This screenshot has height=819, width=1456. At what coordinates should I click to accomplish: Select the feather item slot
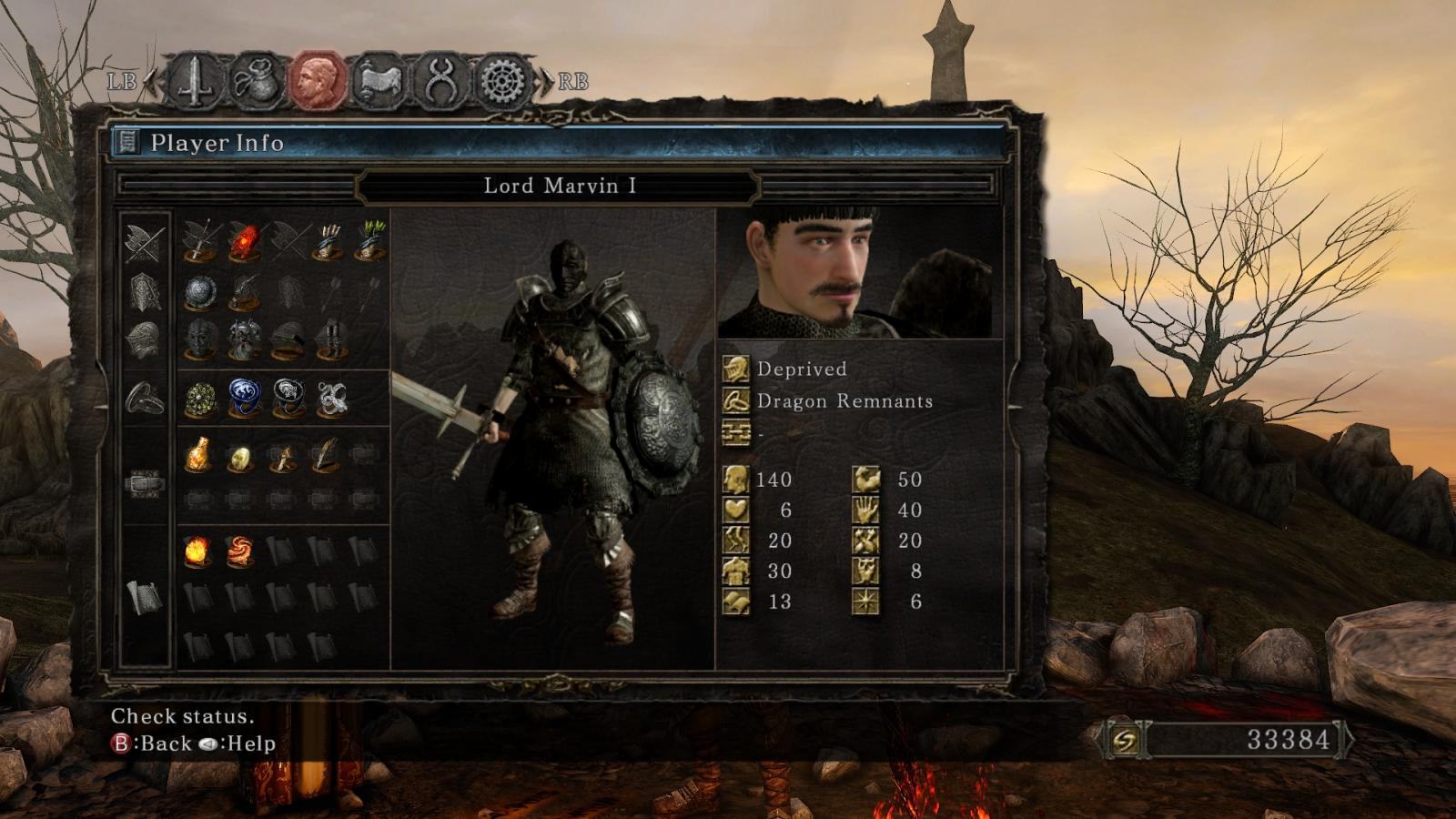(326, 455)
